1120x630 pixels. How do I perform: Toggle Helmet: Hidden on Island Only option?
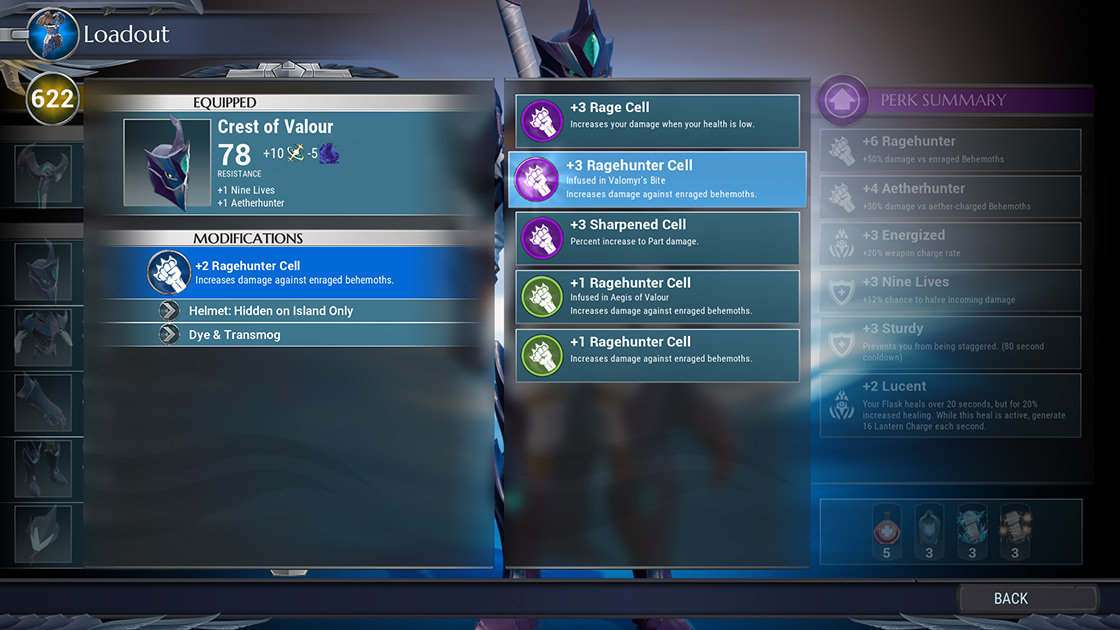click(x=290, y=311)
